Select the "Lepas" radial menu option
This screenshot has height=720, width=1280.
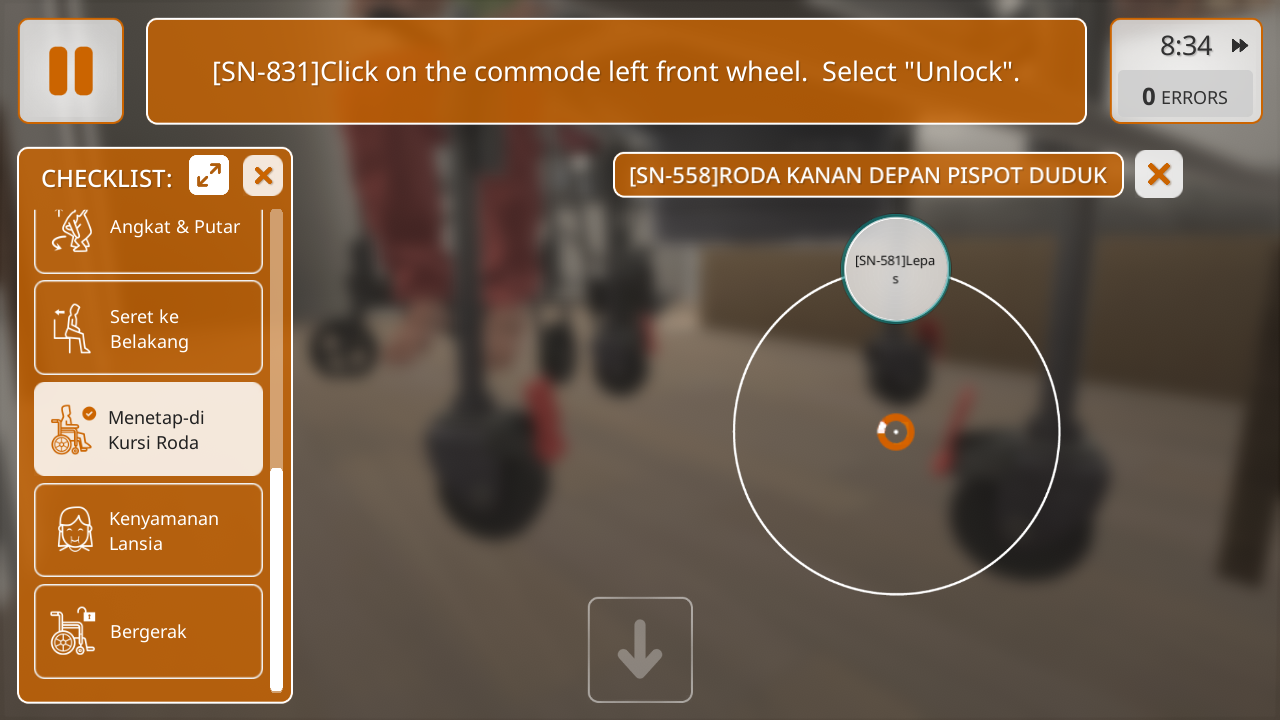(x=895, y=269)
